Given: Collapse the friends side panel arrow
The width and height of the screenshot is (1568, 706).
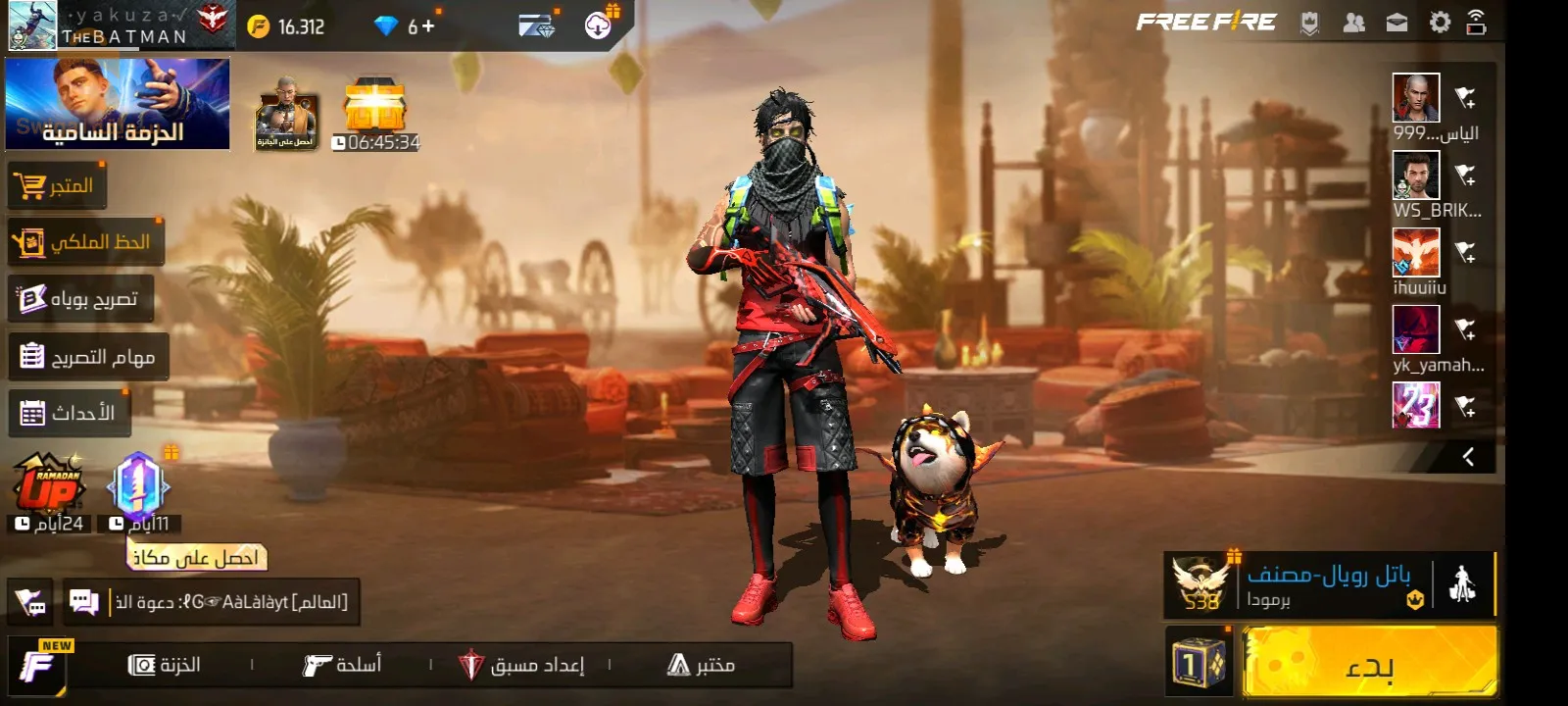Looking at the screenshot, I should (x=1468, y=457).
